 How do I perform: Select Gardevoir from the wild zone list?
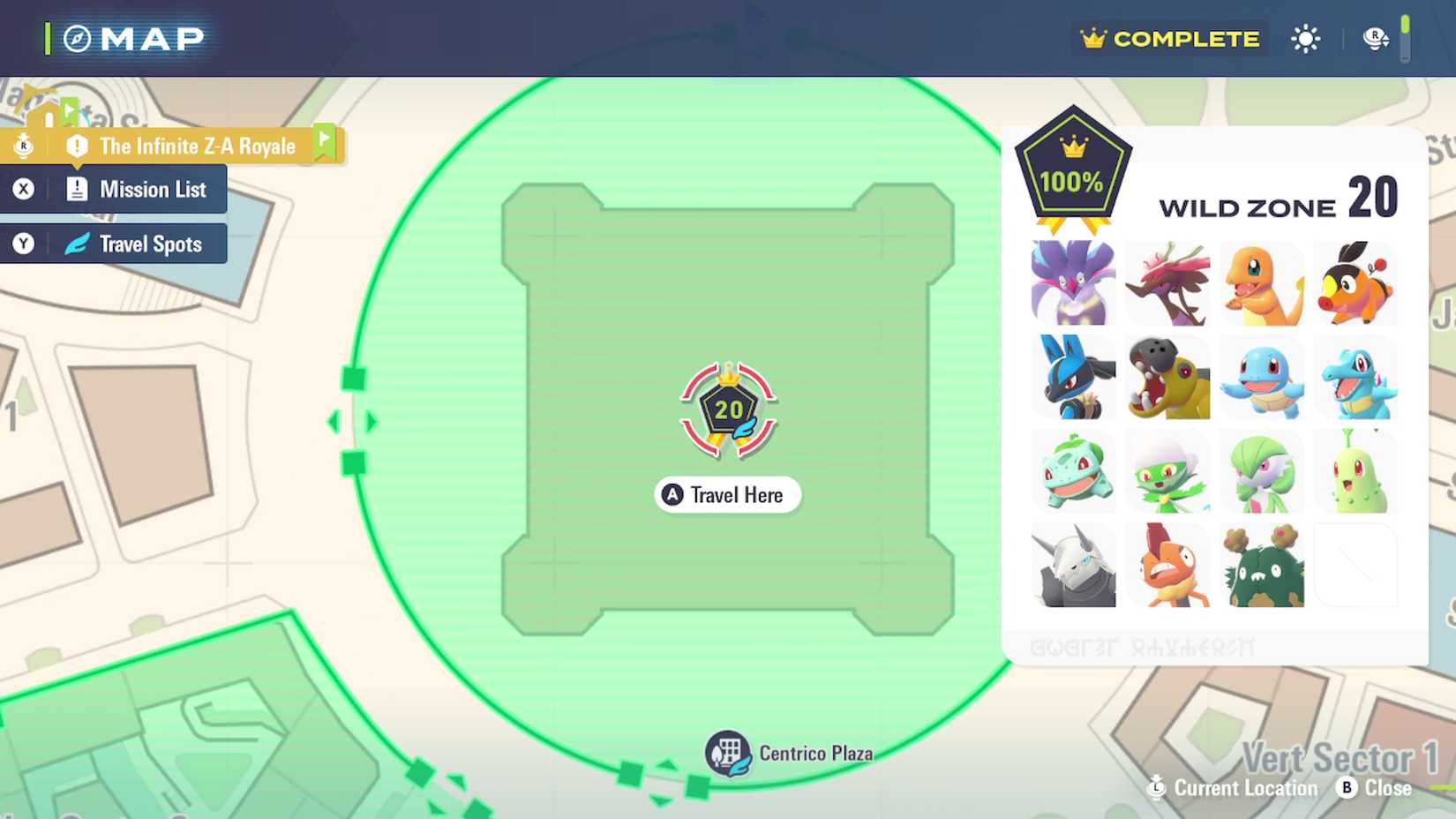pos(1263,471)
